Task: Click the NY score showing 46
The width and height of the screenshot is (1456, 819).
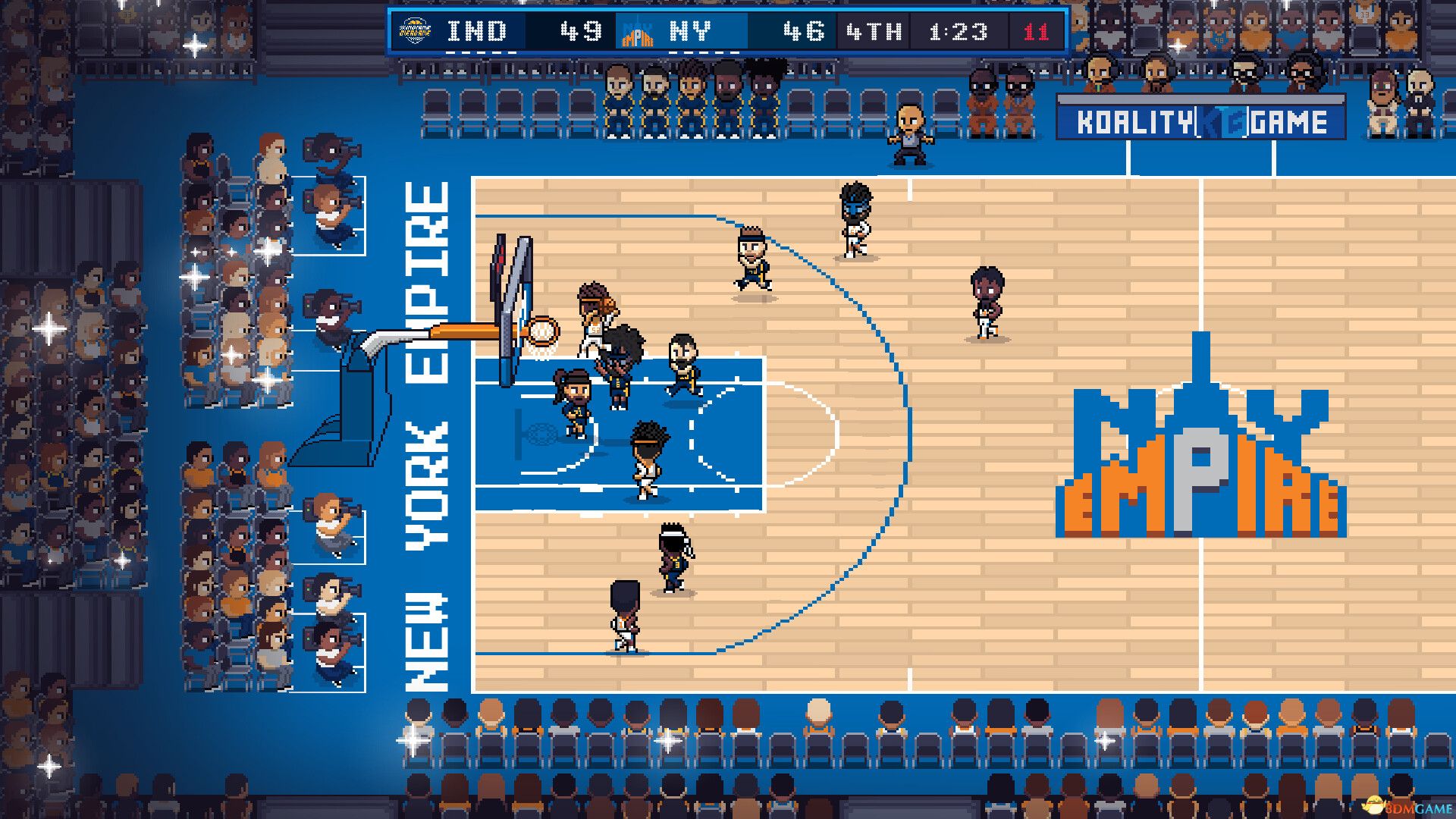Action: [805, 31]
